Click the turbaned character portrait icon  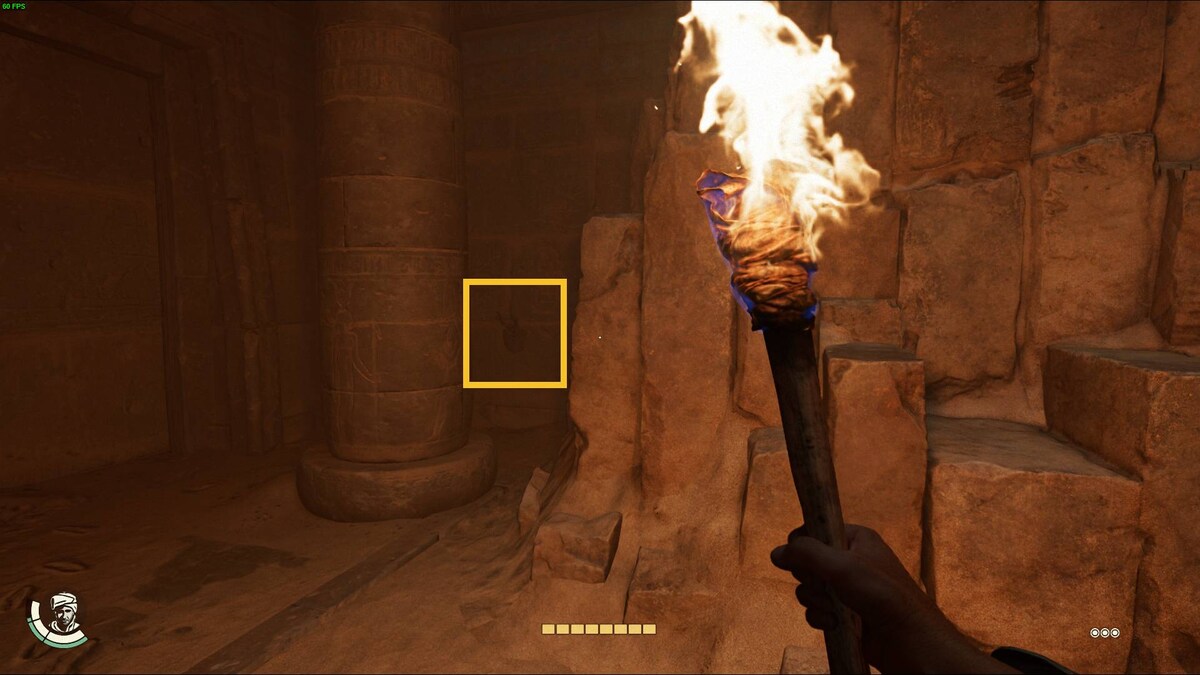62,615
